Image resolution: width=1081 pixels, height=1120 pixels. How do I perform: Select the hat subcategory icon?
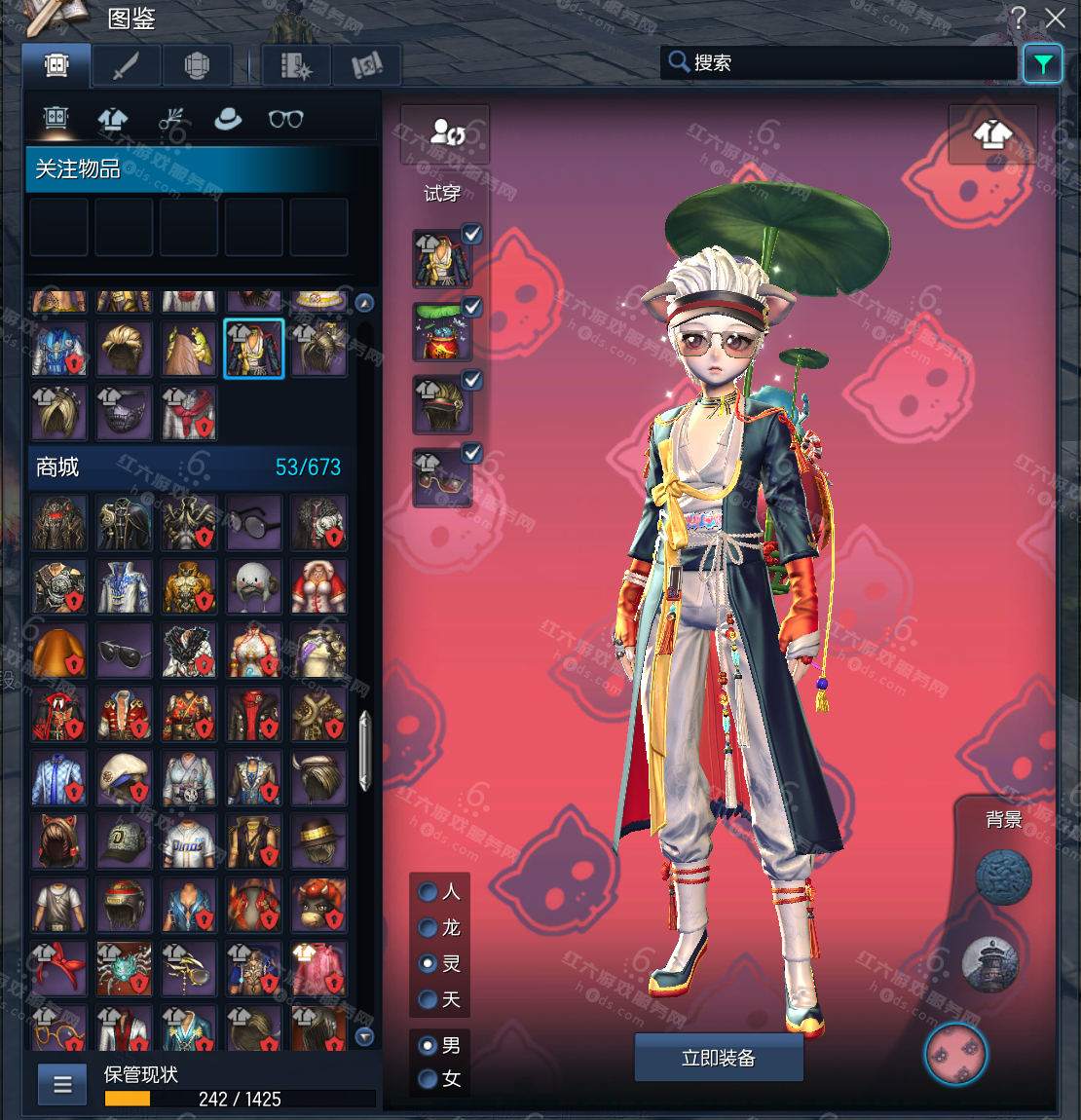pos(228,119)
